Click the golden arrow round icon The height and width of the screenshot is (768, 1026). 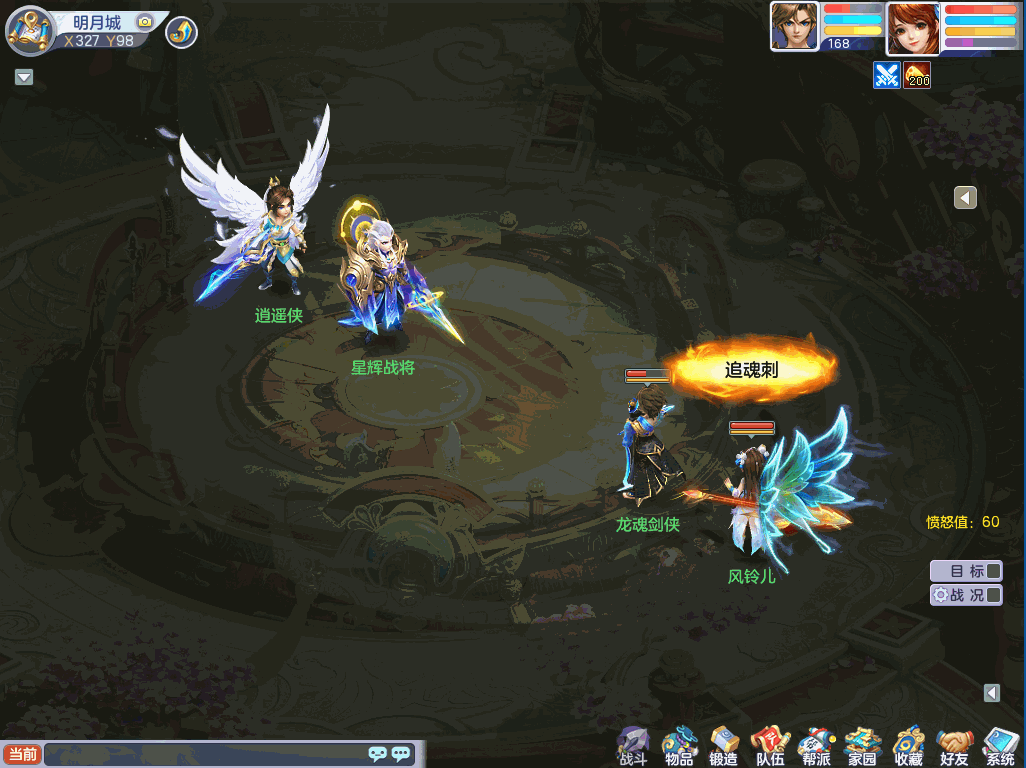click(181, 32)
